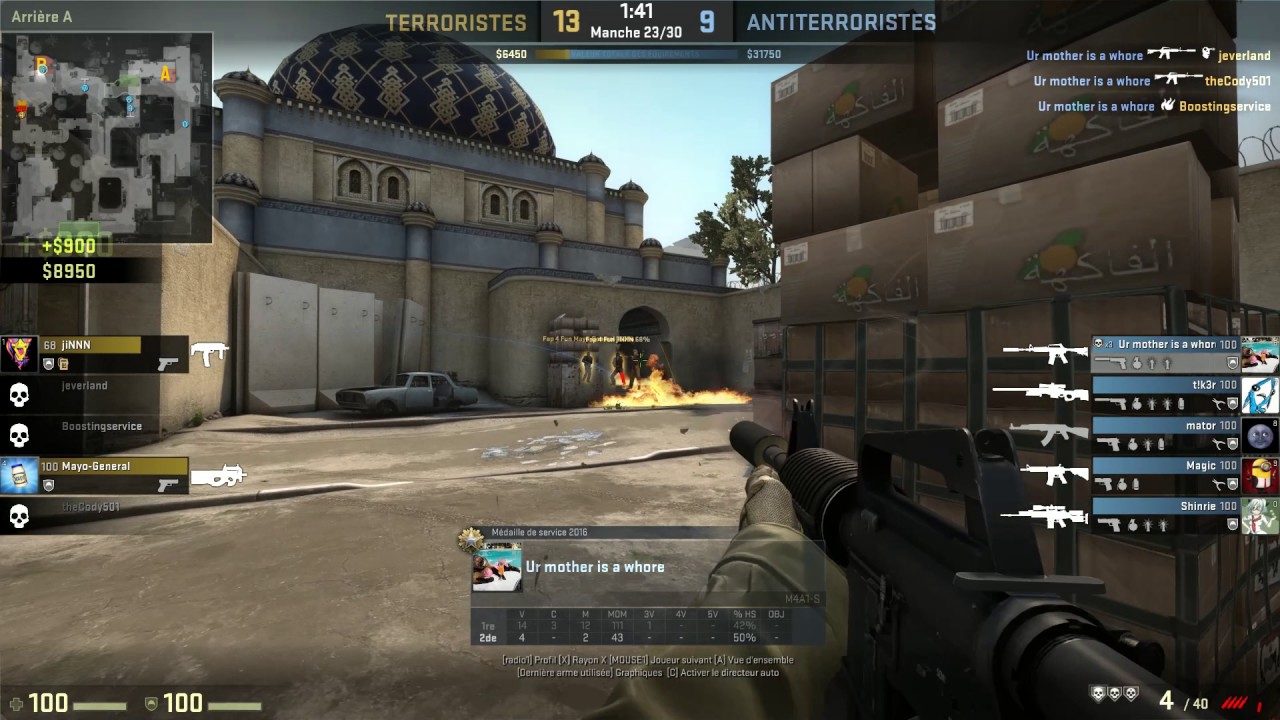Switch view to player Magic

click(1166, 475)
